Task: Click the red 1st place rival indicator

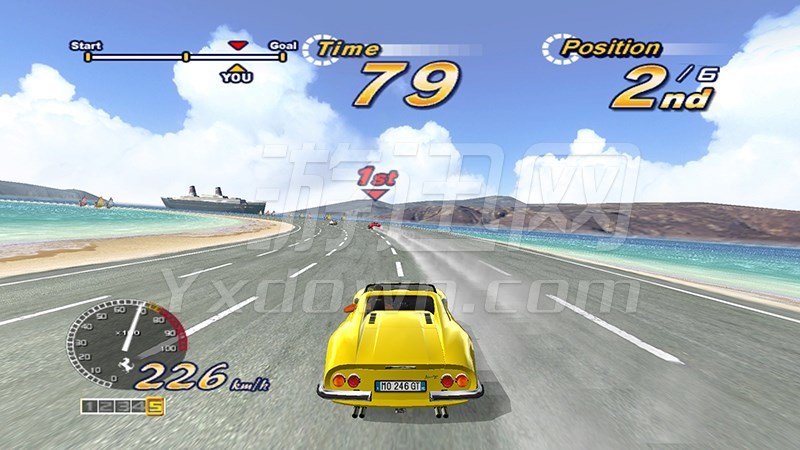Action: tap(374, 182)
